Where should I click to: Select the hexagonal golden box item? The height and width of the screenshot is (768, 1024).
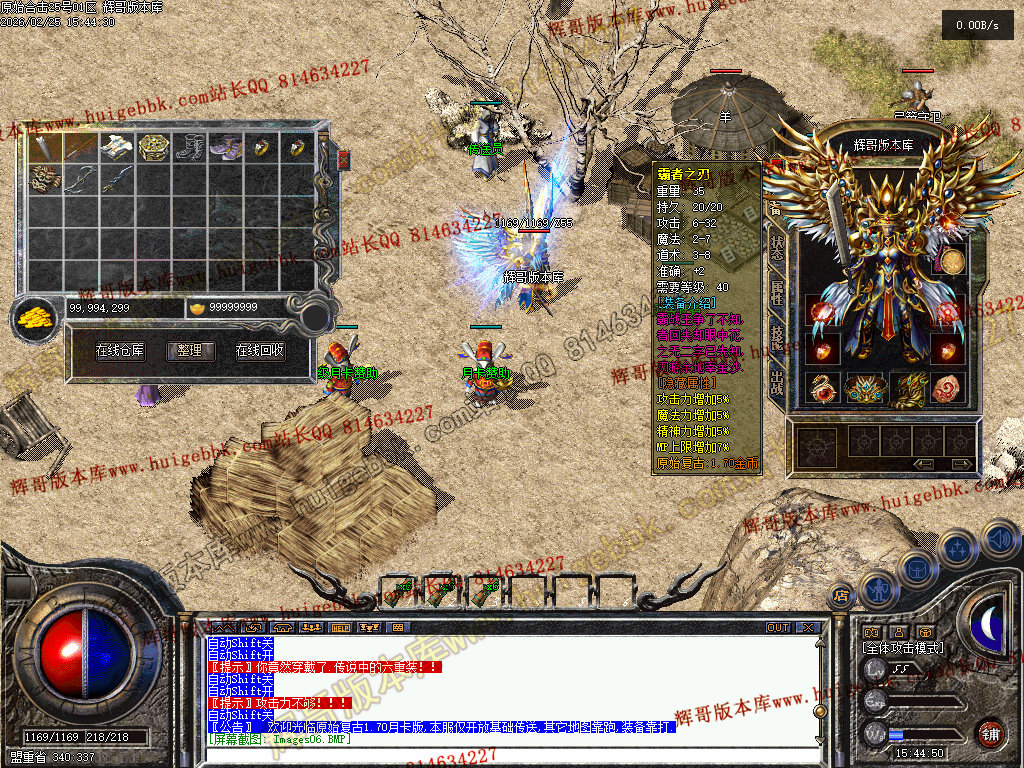[x=153, y=148]
